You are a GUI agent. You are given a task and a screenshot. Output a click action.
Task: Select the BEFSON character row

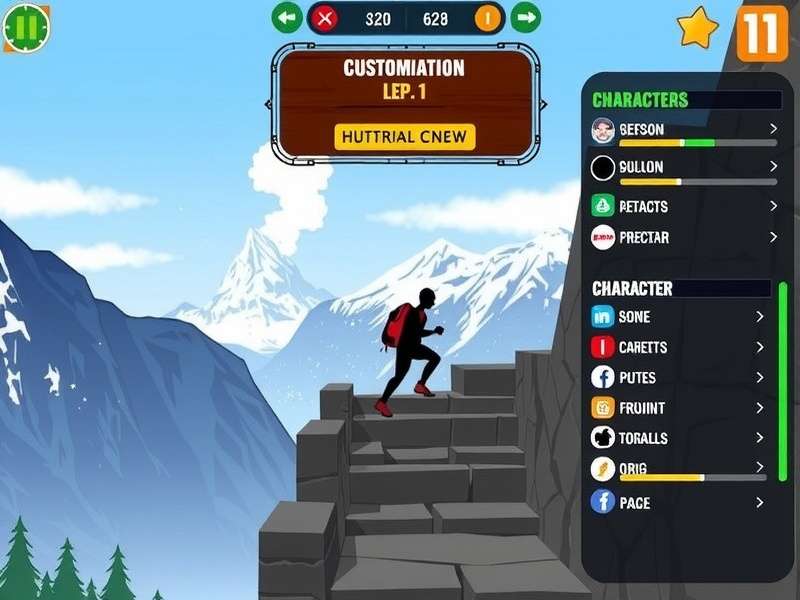(x=684, y=130)
